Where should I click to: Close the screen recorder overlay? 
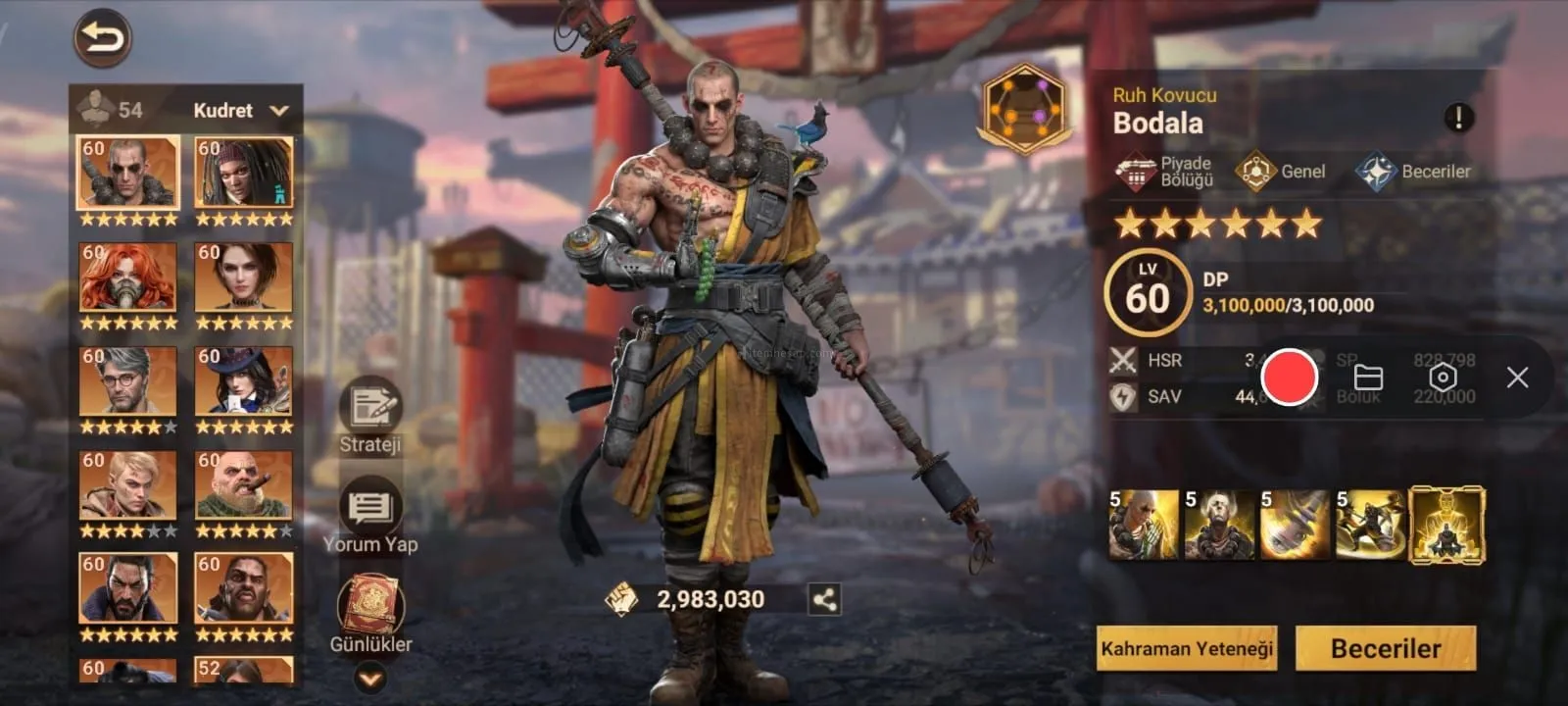click(1517, 378)
